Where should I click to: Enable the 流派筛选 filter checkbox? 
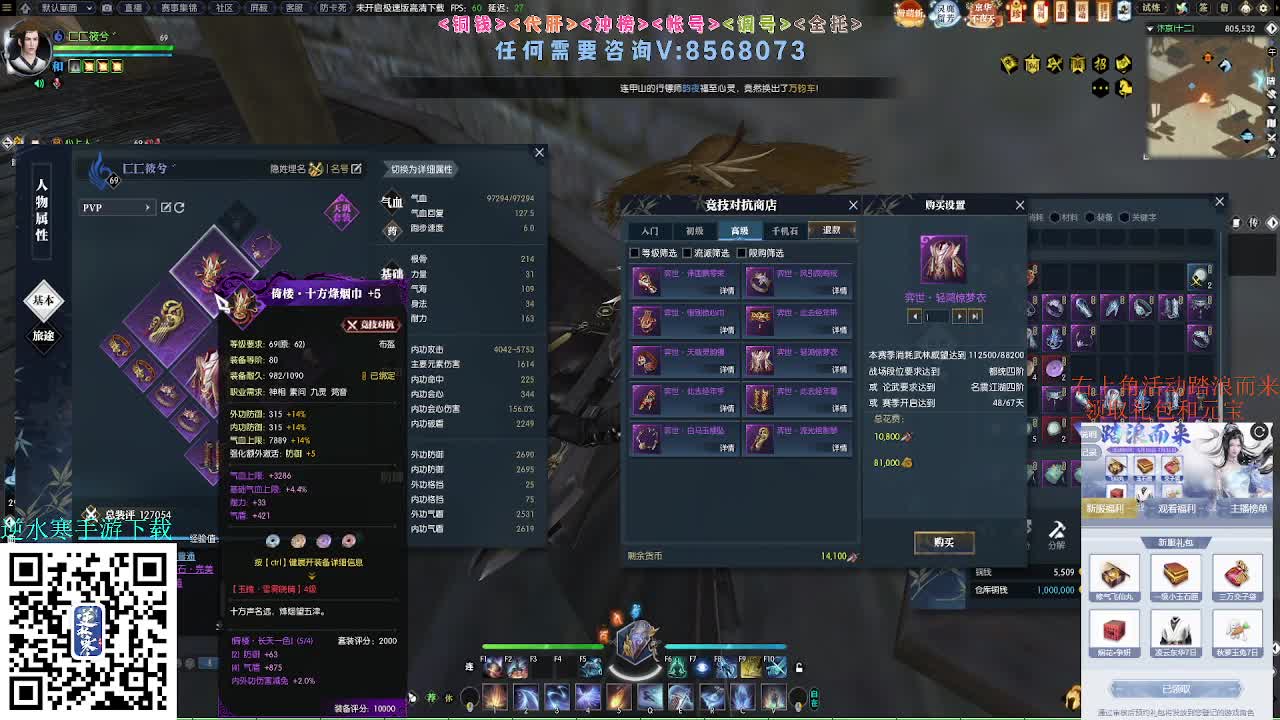click(x=687, y=253)
